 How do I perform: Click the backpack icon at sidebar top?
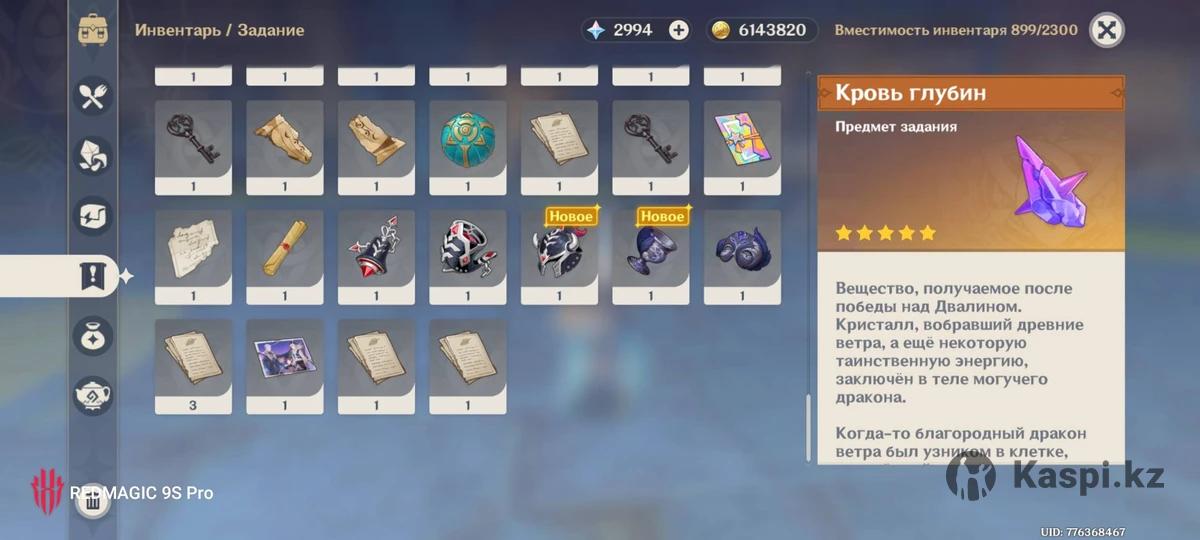93,30
